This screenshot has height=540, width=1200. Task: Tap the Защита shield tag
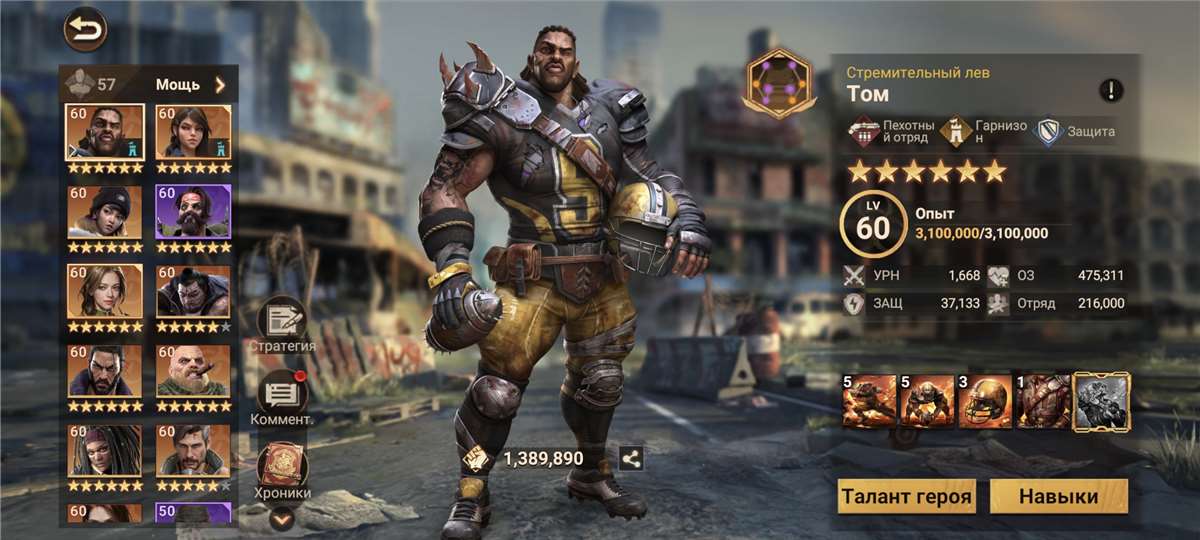1076,132
